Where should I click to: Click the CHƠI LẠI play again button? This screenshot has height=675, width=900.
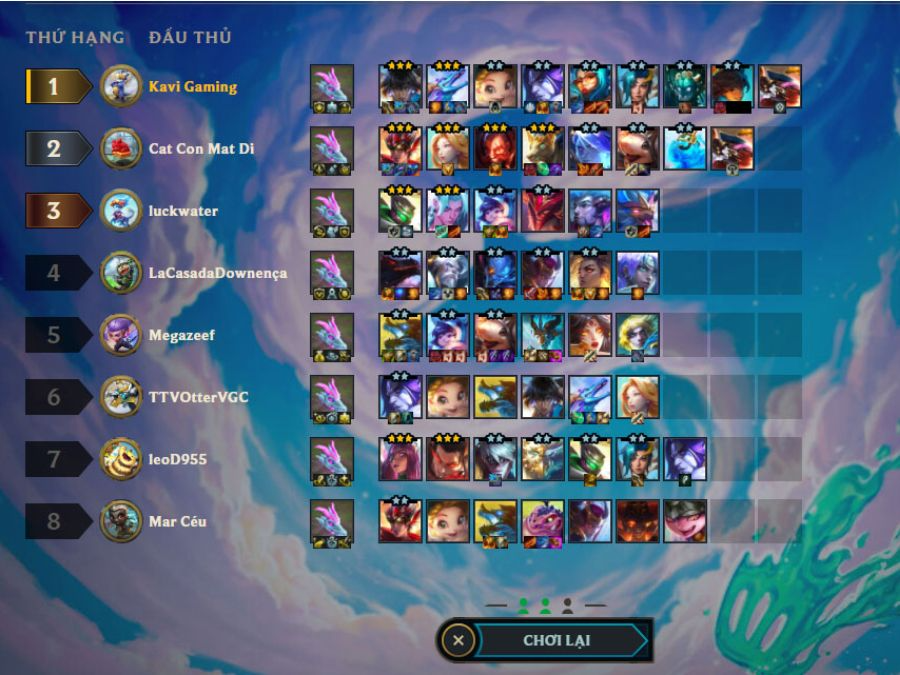(561, 640)
